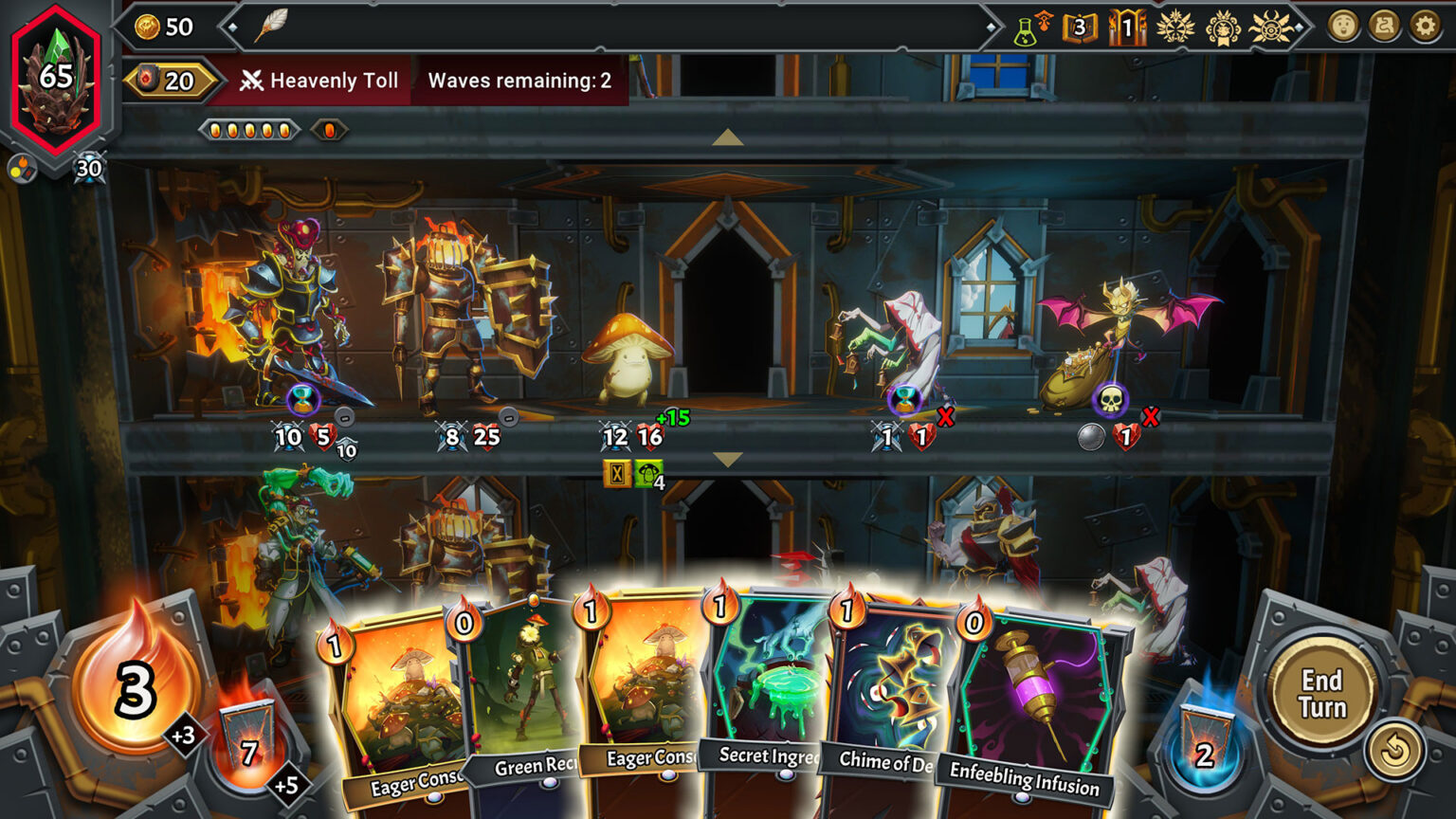The width and height of the screenshot is (1456, 819).
Task: Inspect the Heavenly Toll boss banner
Action: click(x=319, y=81)
